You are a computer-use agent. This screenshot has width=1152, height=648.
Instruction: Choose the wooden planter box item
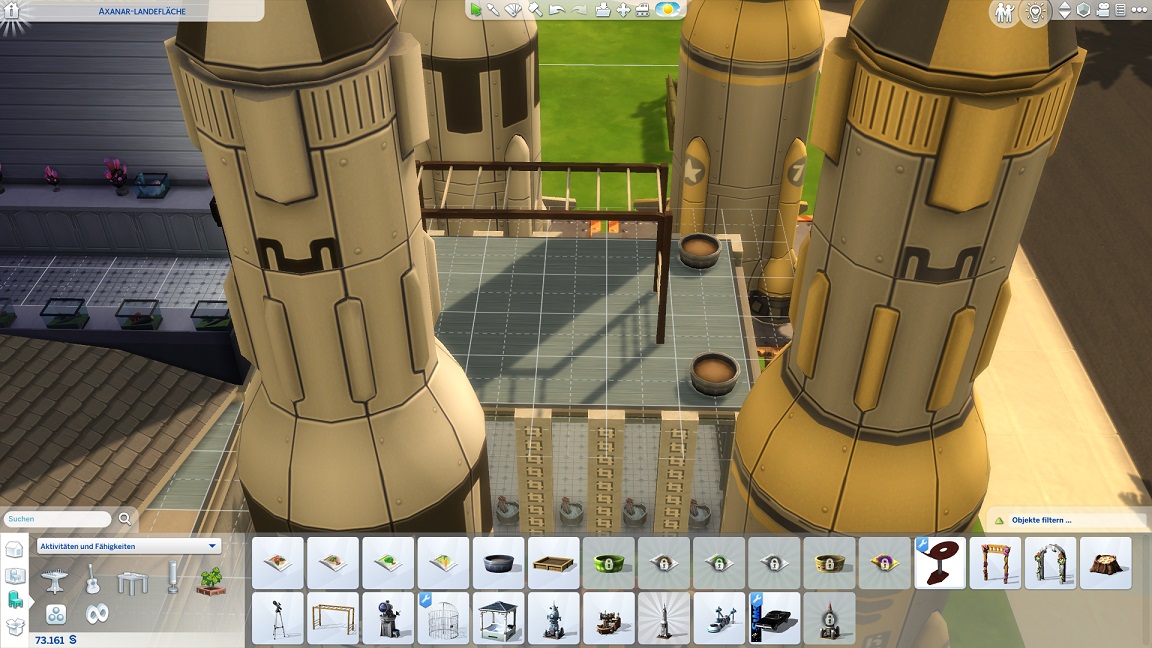click(x=553, y=563)
